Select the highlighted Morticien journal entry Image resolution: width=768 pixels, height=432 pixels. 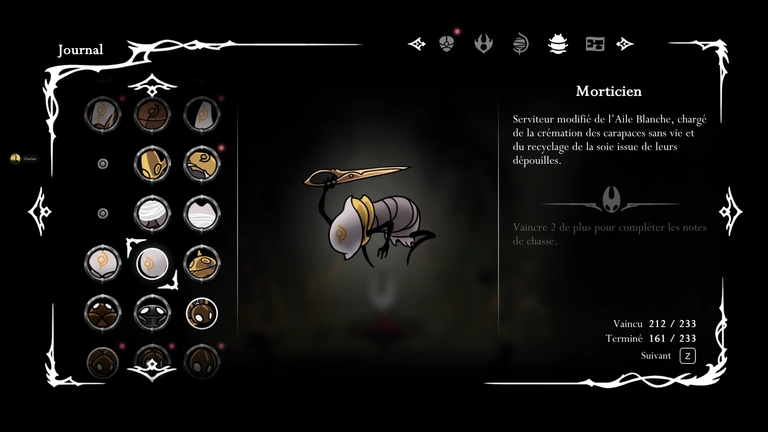coord(152,264)
